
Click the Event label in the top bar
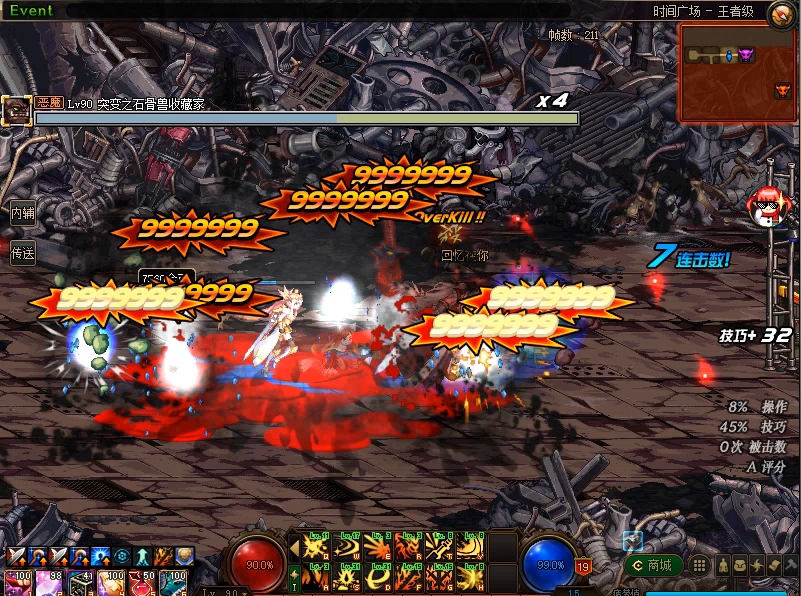click(31, 11)
